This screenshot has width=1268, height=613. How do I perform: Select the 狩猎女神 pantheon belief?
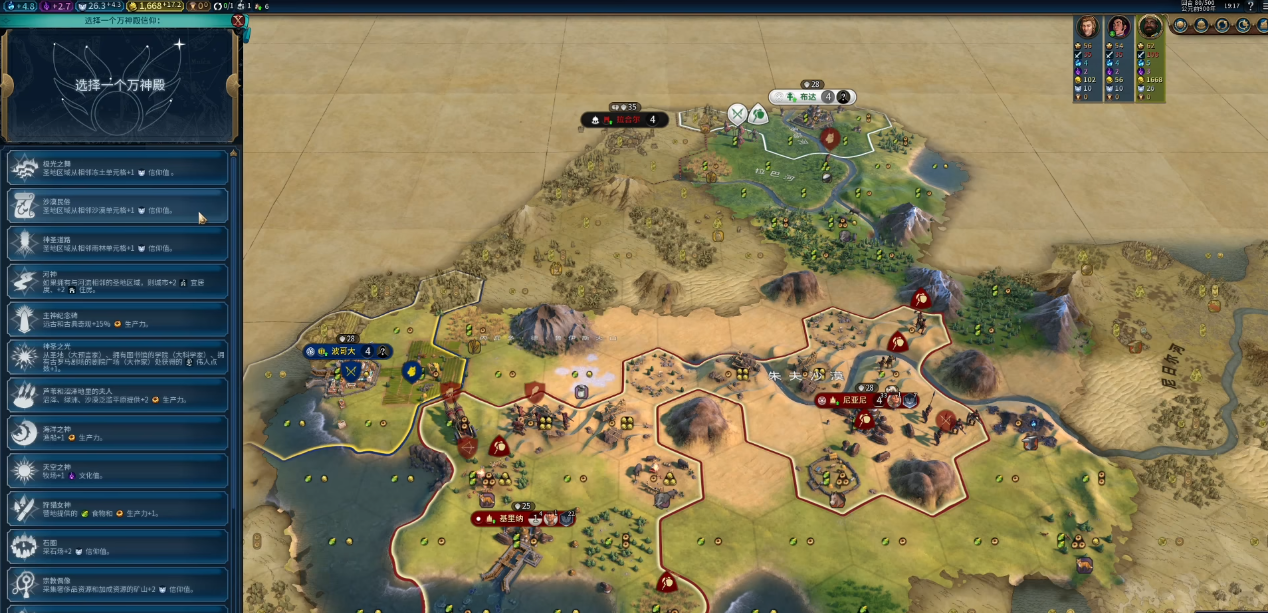tap(118, 509)
